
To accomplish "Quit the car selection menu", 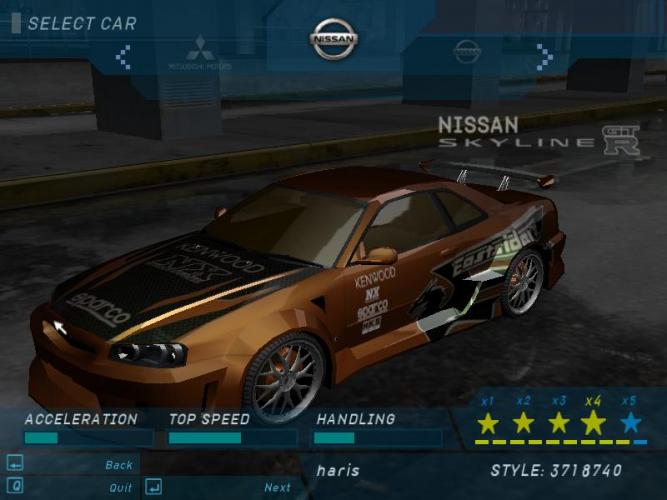I will pyautogui.click(x=120, y=487).
